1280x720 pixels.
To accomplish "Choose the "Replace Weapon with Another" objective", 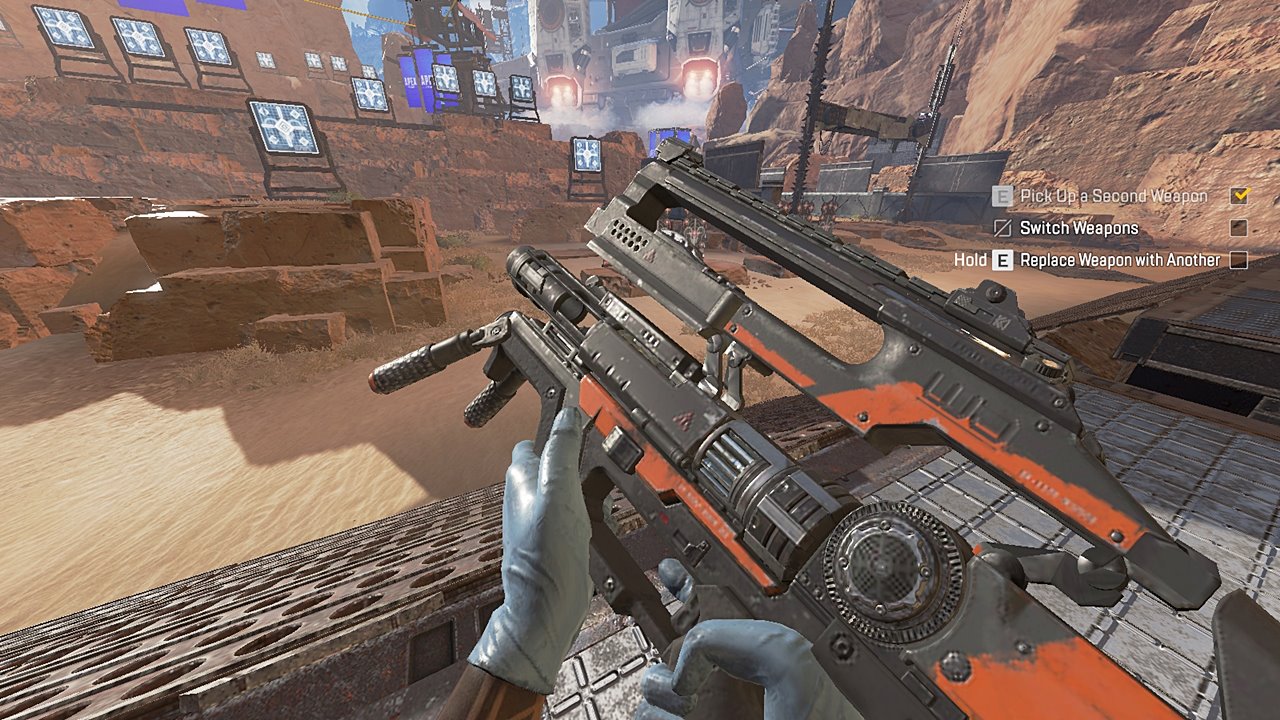I will 1120,260.
